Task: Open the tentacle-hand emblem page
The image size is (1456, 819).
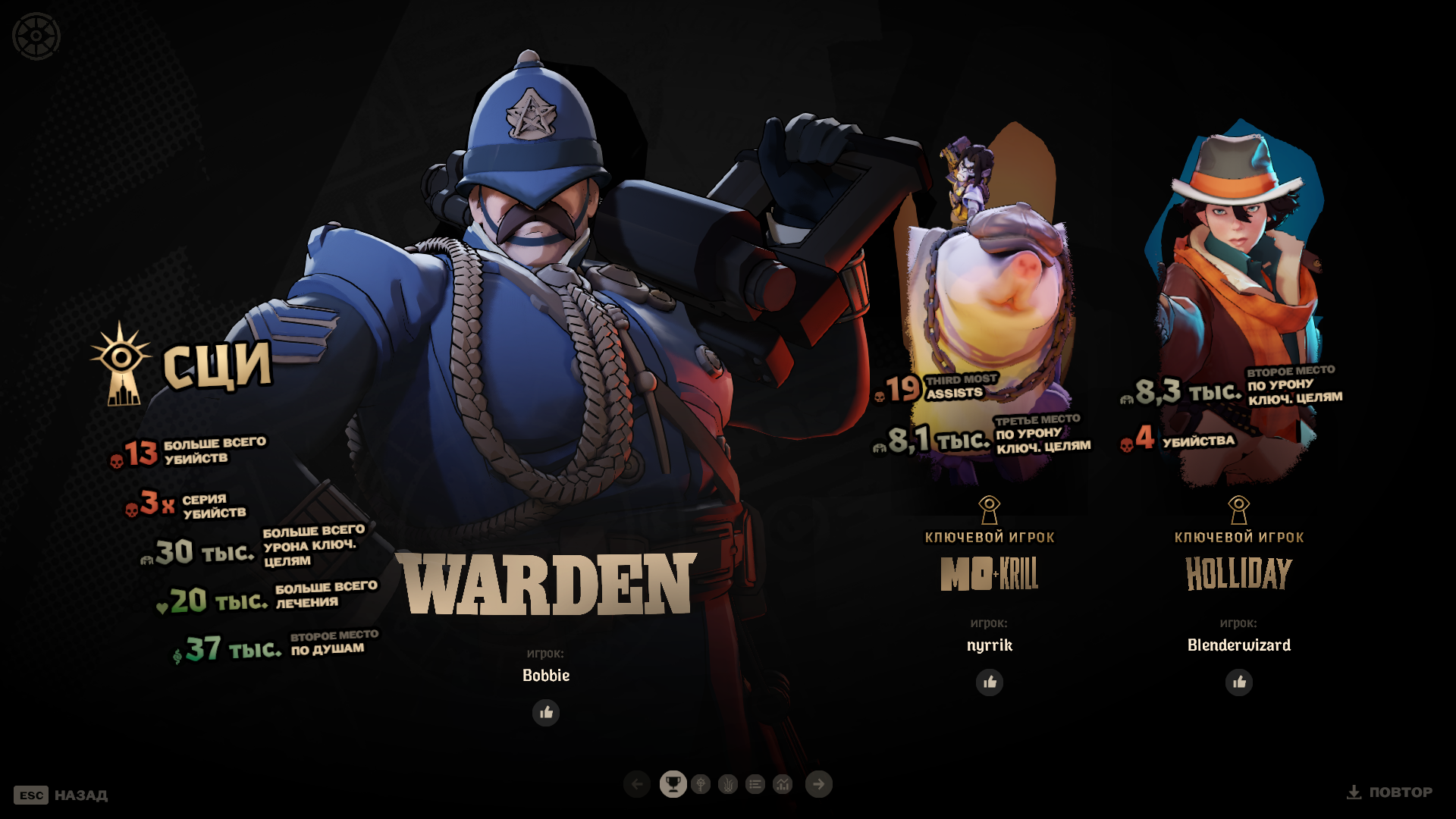Action: 728,784
